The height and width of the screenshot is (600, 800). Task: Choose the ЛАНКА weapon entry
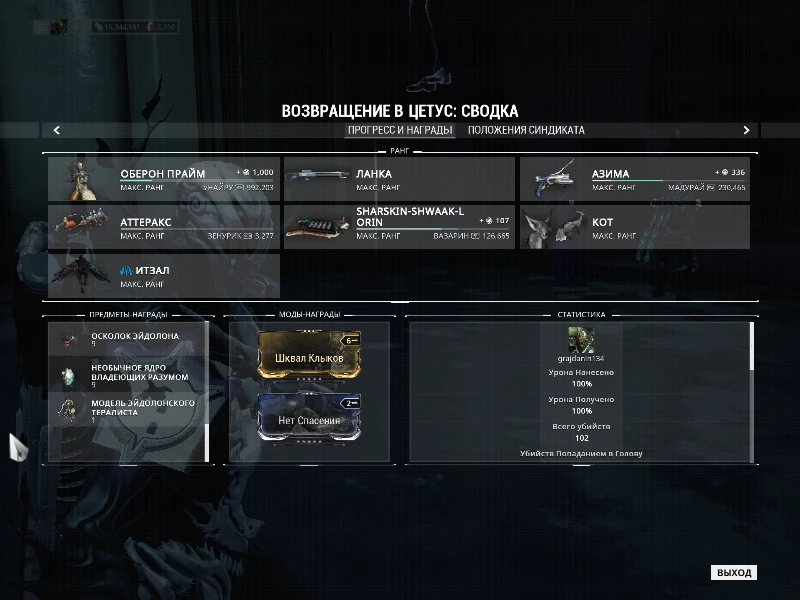click(x=399, y=179)
